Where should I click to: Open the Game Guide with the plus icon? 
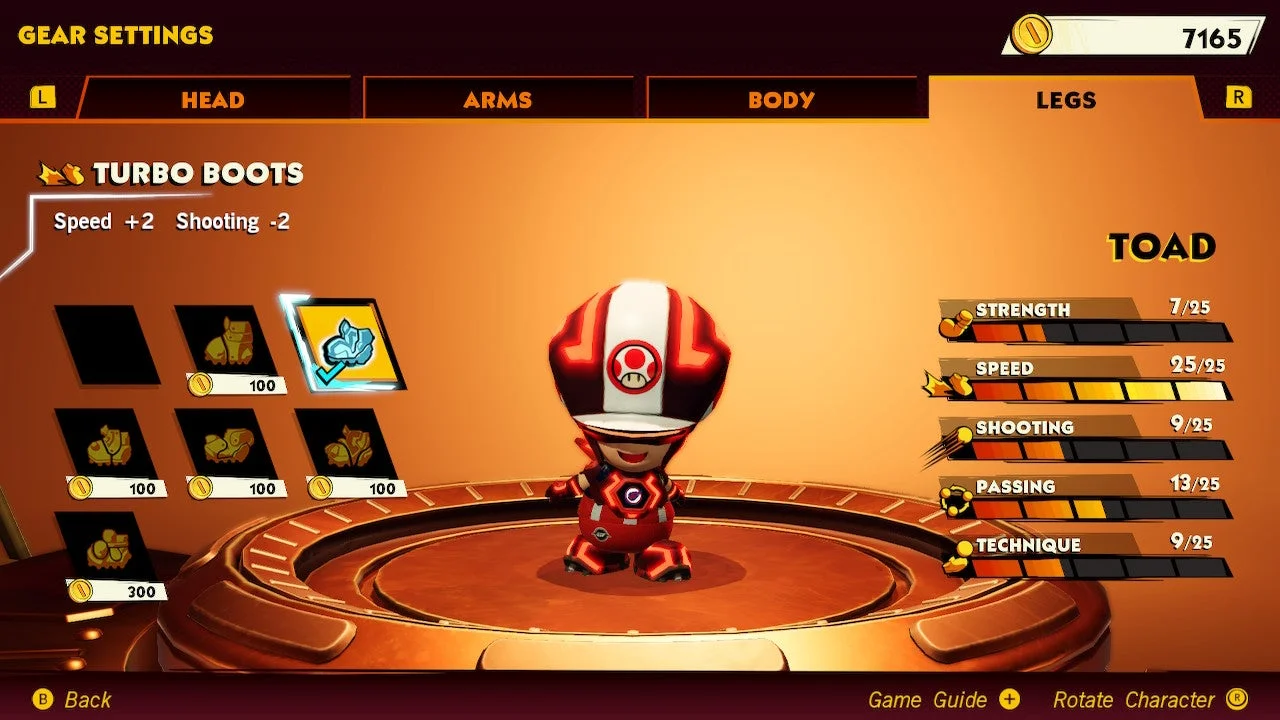(x=1010, y=699)
